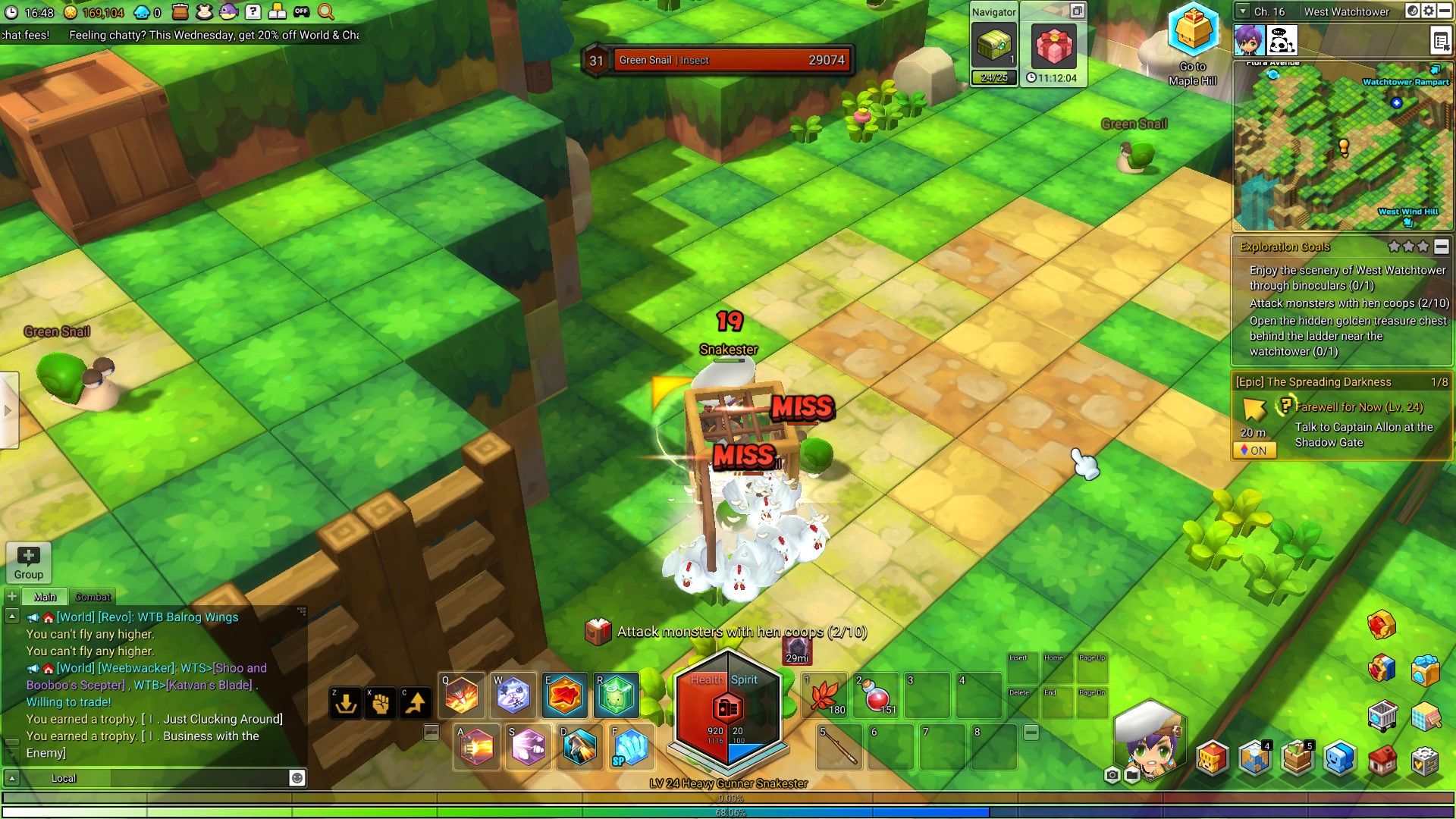This screenshot has height=819, width=1456.
Task: Open the Group panel button
Action: 28,563
